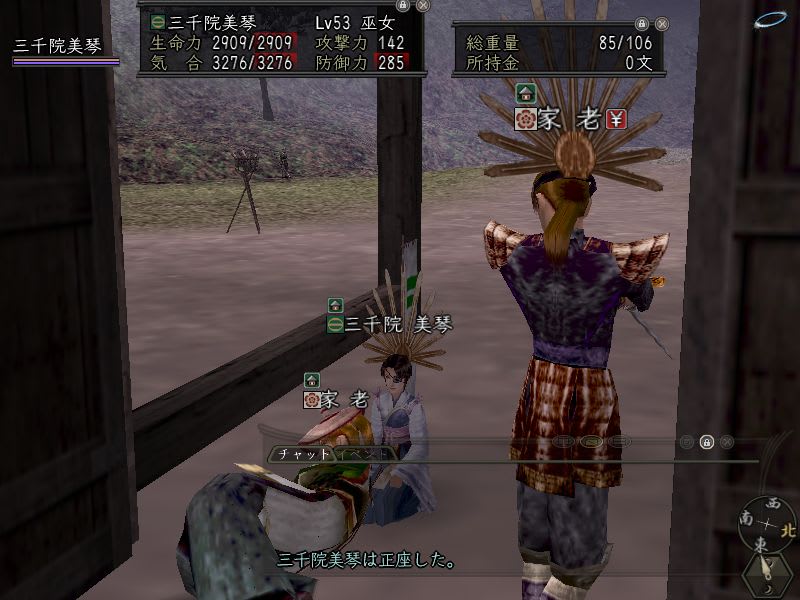Click the compass direction indicator

(x=768, y=520)
